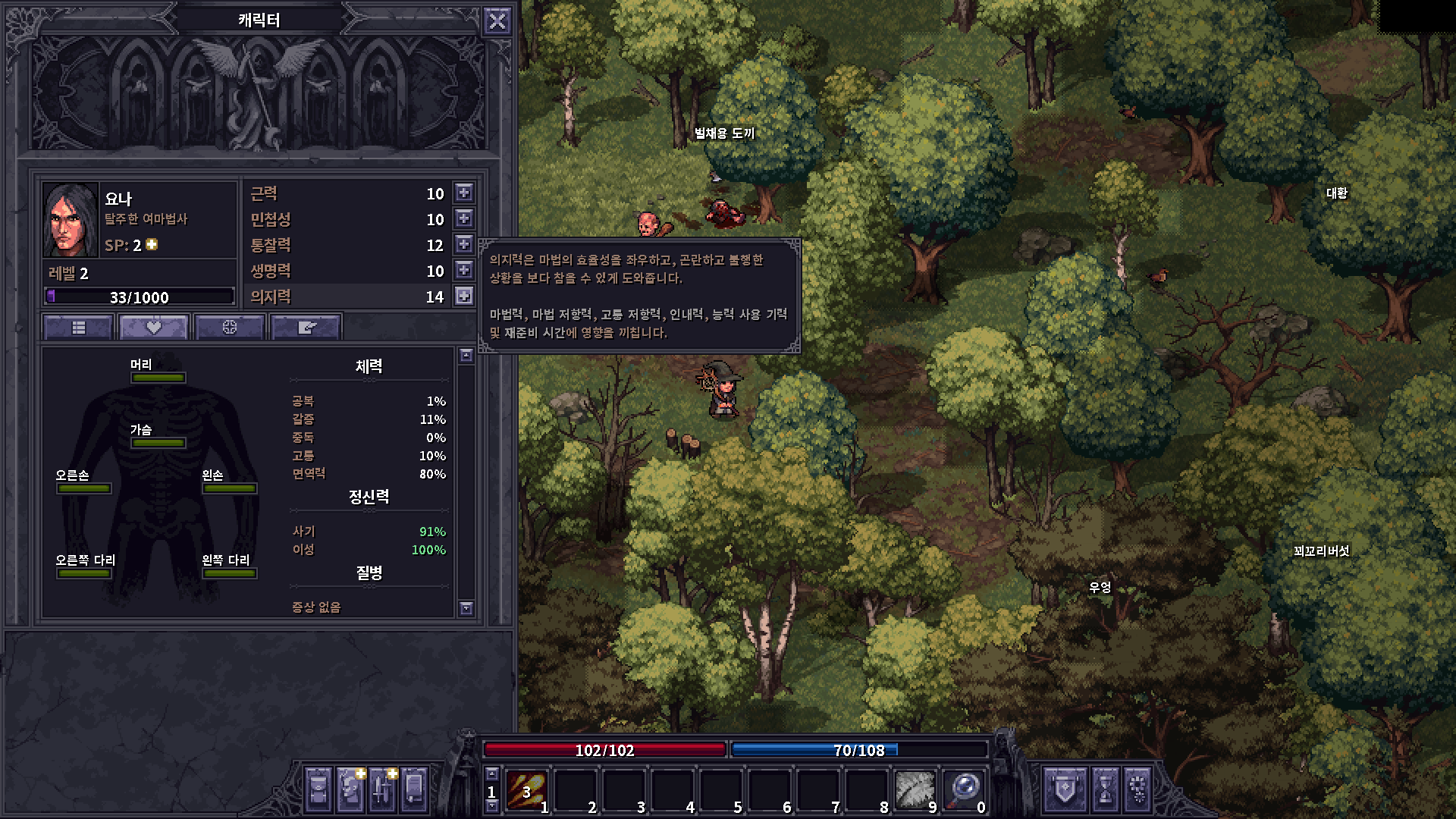Use the gray leaf item in slot 9
The image size is (1456, 819).
pyautogui.click(x=915, y=791)
